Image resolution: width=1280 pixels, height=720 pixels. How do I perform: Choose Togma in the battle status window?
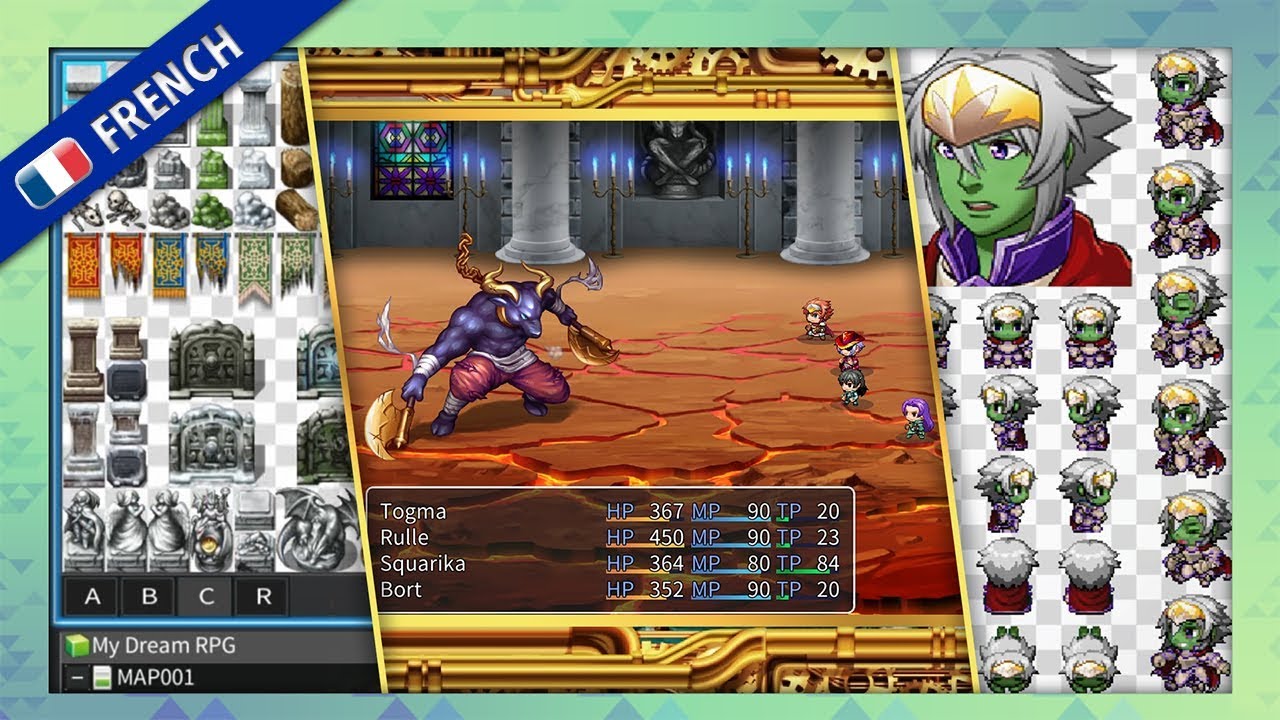tap(413, 512)
